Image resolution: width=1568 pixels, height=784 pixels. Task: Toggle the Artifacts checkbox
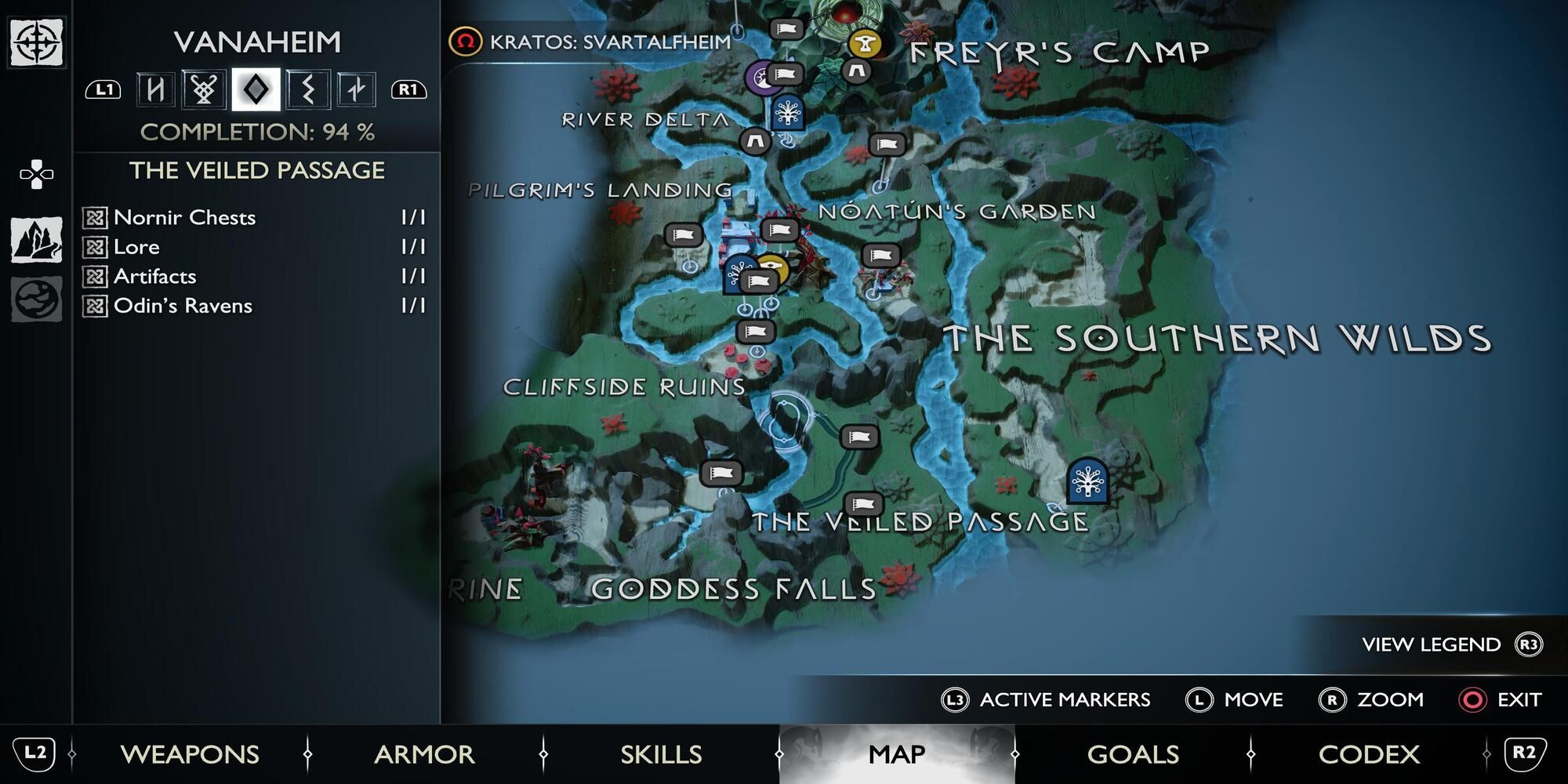pos(96,276)
